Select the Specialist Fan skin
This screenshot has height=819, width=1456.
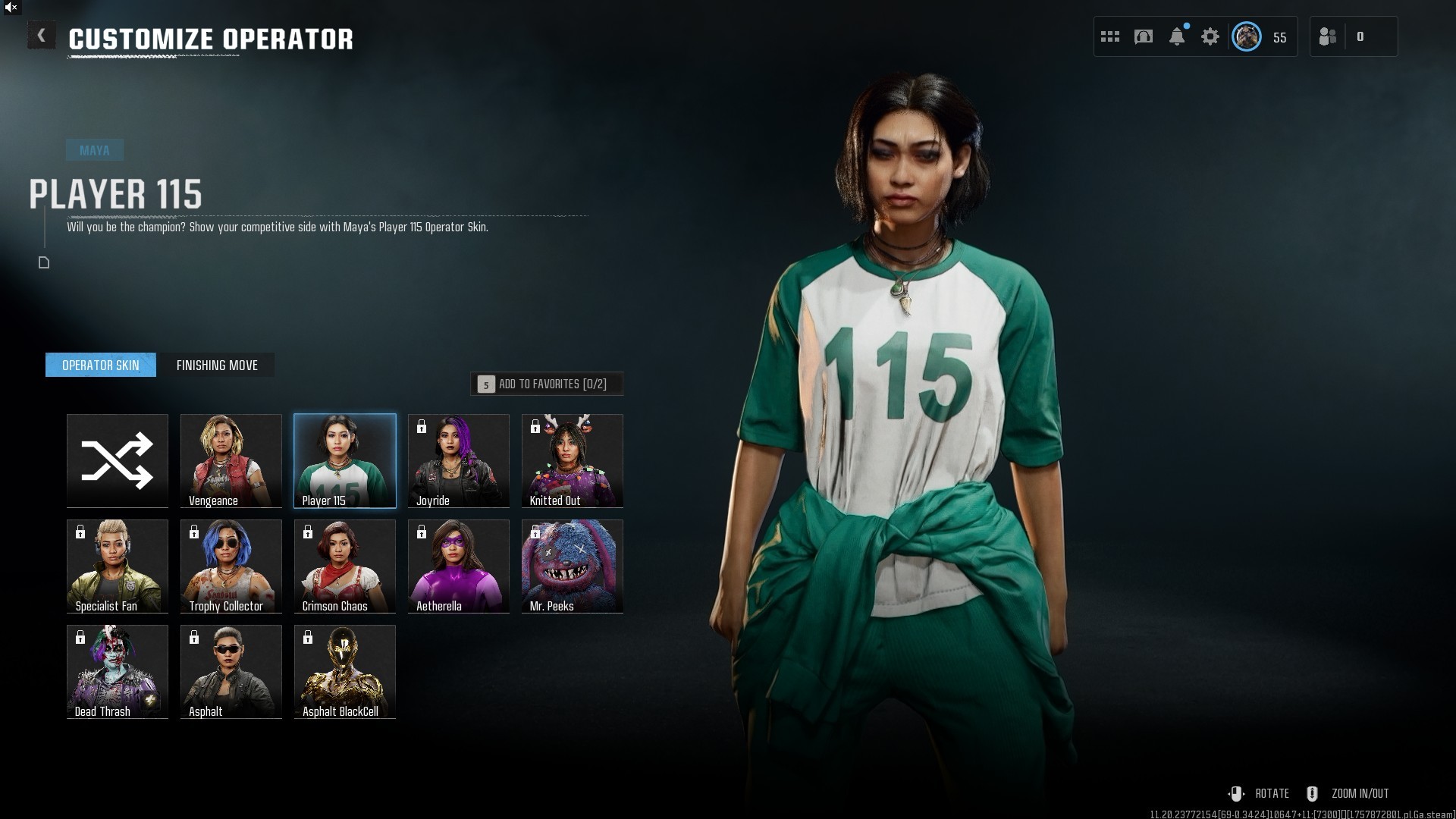click(x=118, y=566)
